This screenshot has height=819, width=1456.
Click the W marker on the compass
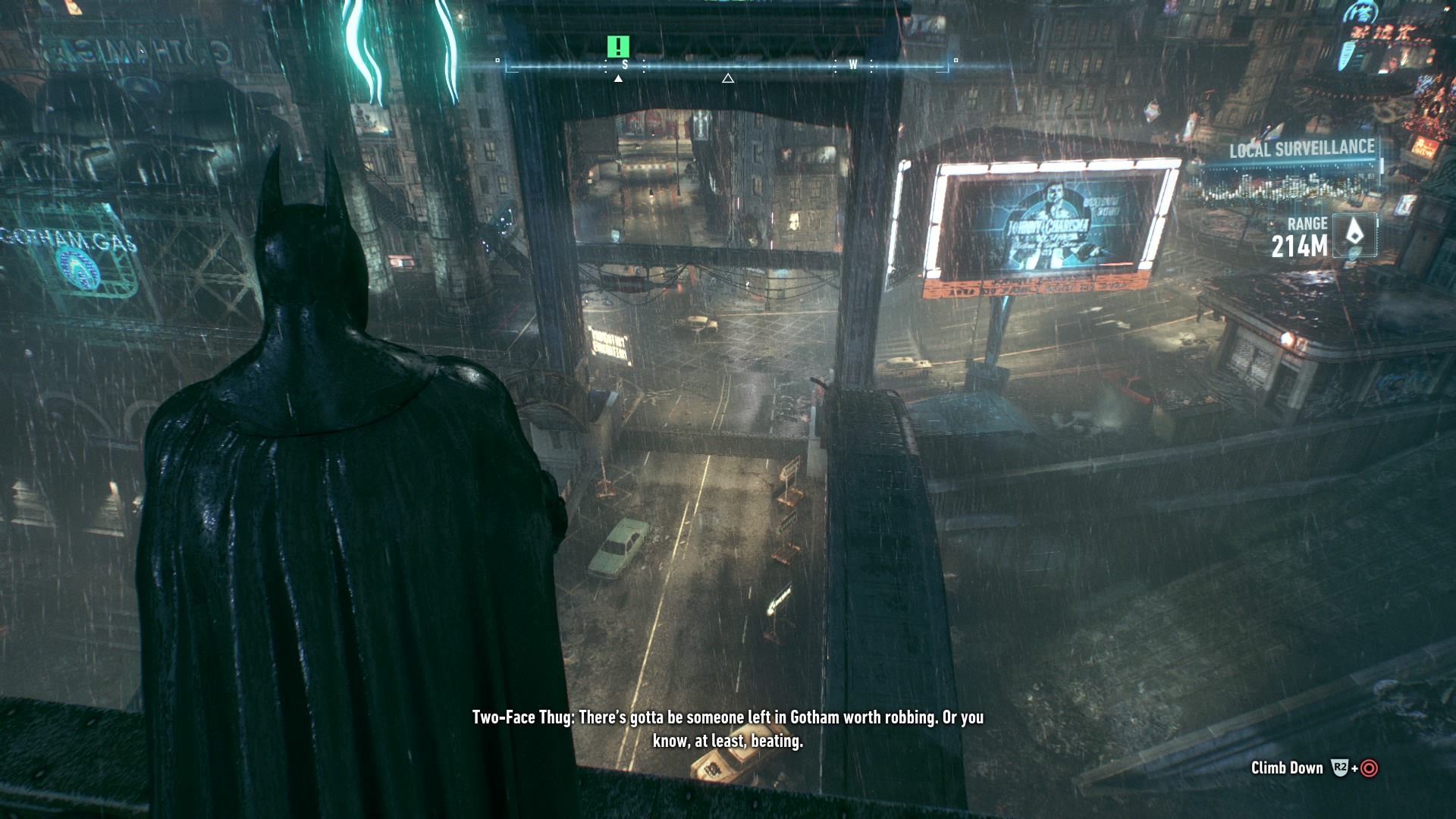(852, 64)
